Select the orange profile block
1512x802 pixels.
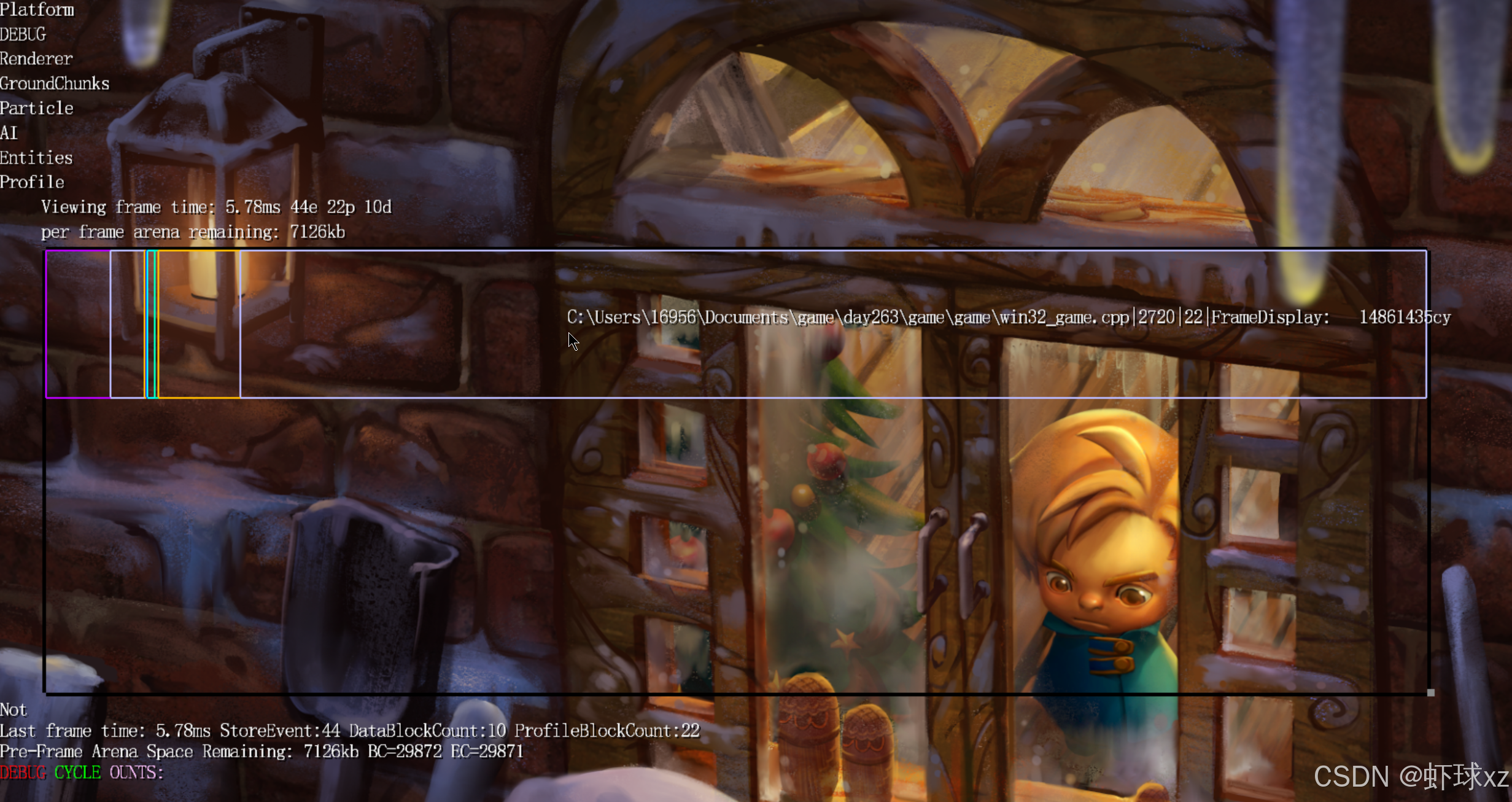point(198,324)
